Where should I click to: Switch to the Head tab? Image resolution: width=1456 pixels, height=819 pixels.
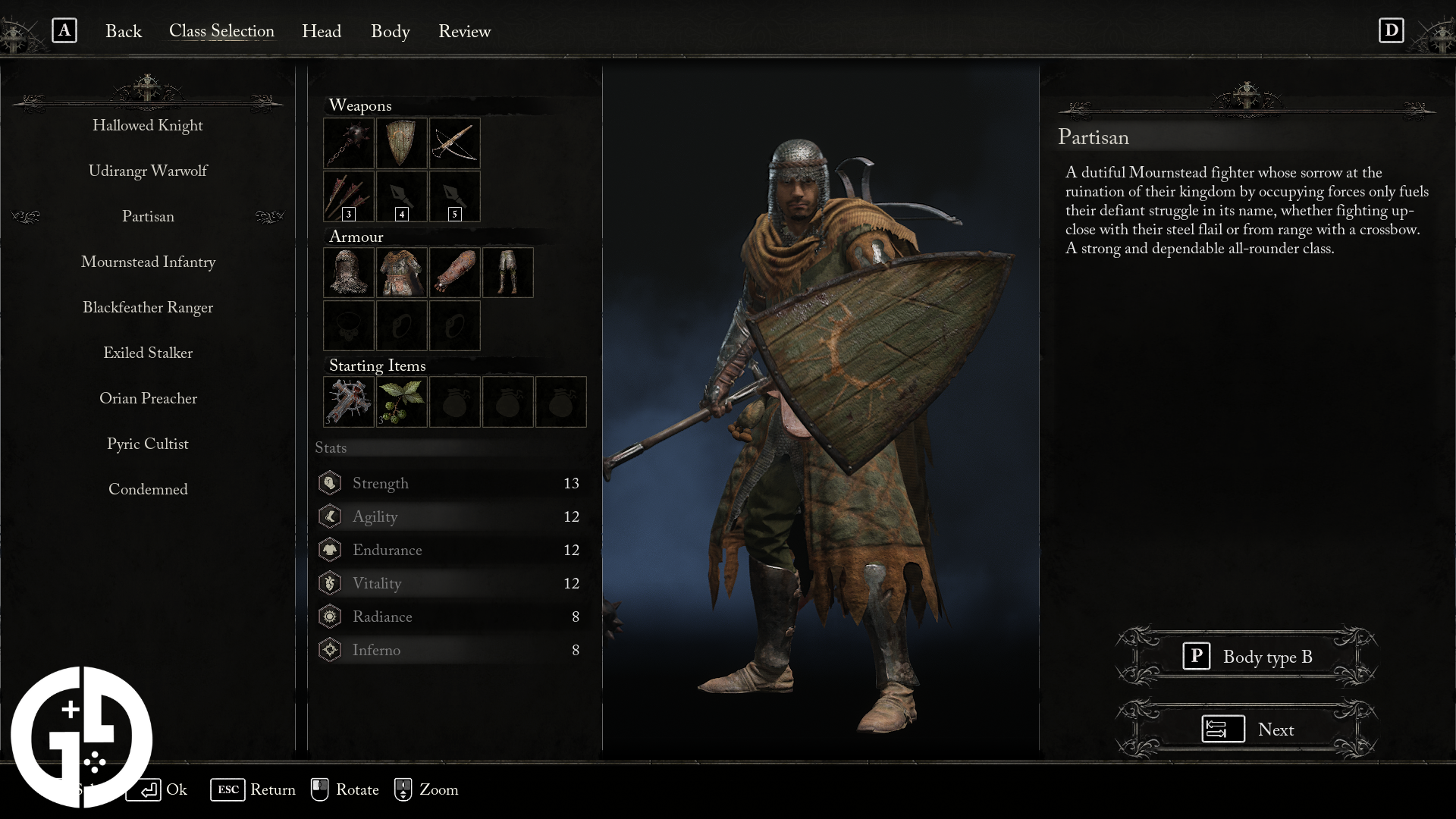[322, 32]
